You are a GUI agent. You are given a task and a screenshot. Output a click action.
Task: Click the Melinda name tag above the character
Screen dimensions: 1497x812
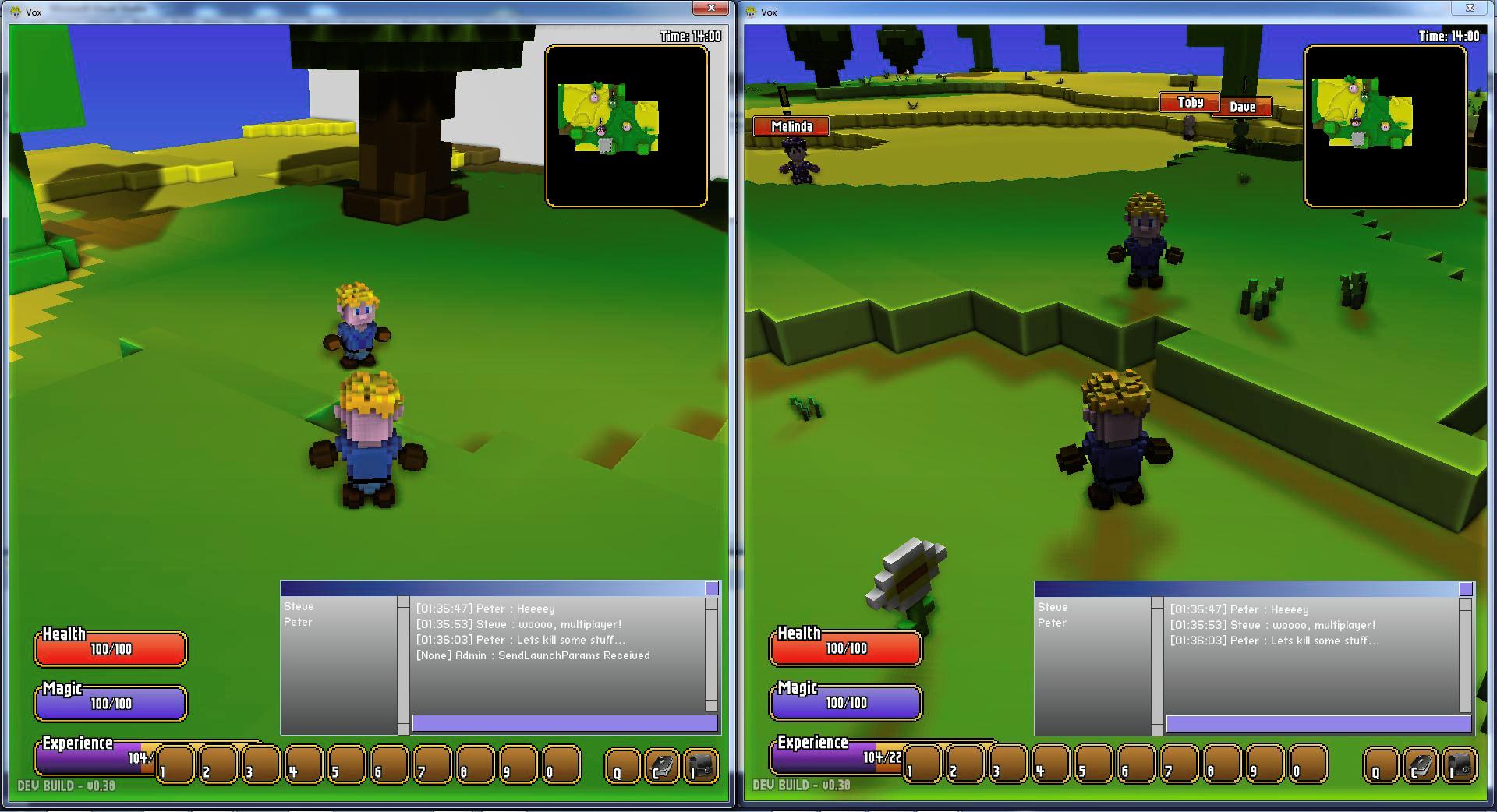790,125
